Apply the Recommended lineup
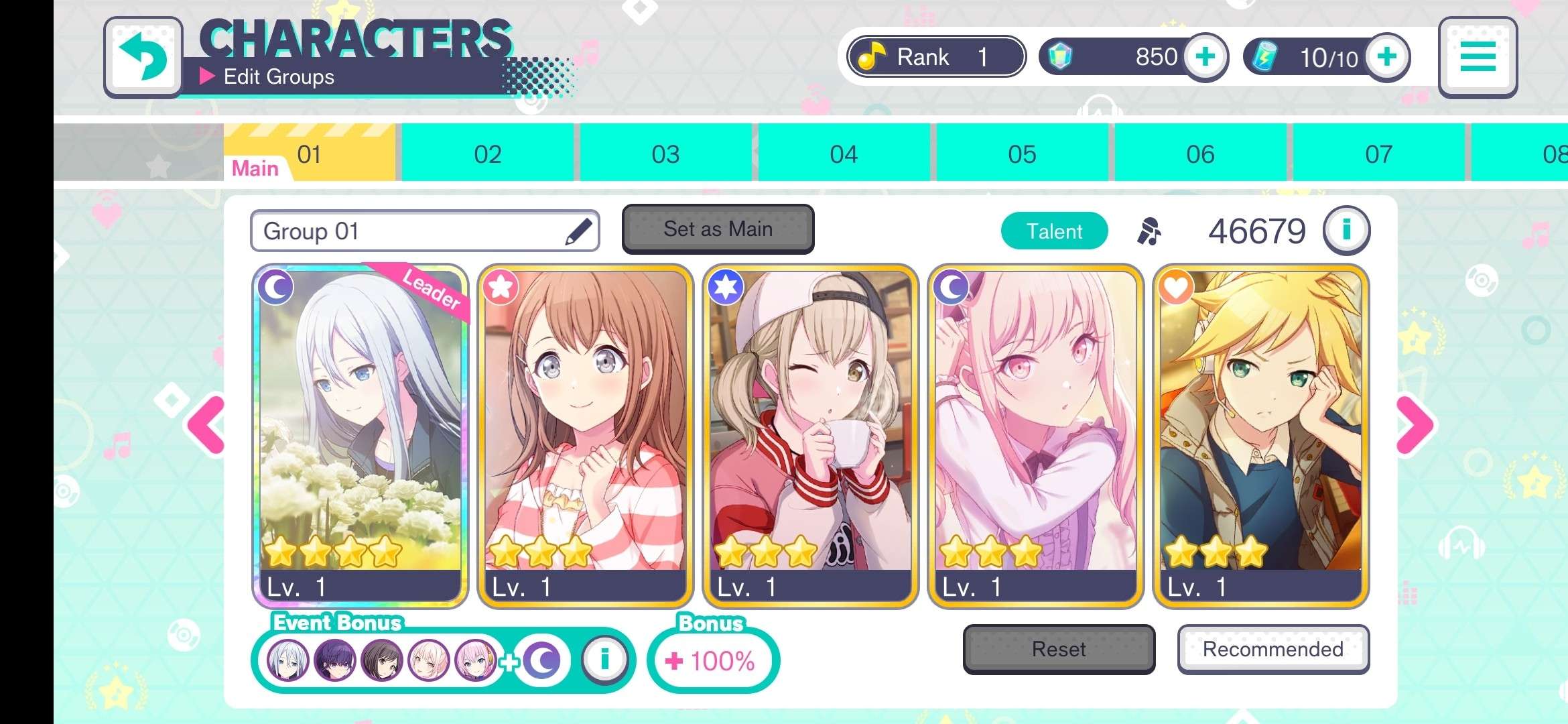The image size is (1568, 724). click(1273, 649)
